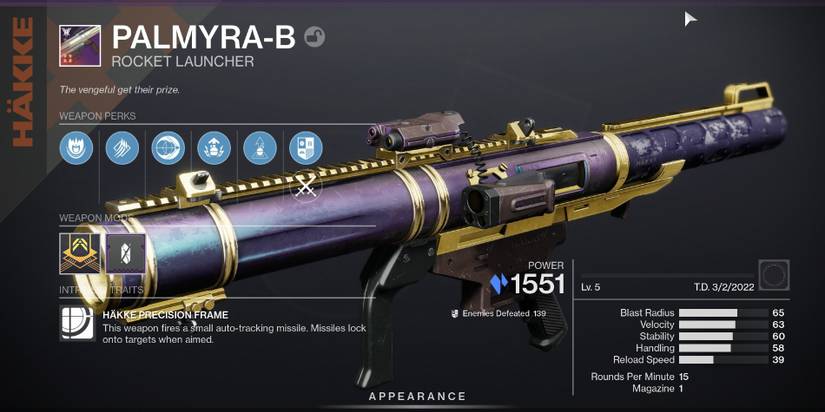Choose the globe-shaped weapon perk

pos(168,148)
